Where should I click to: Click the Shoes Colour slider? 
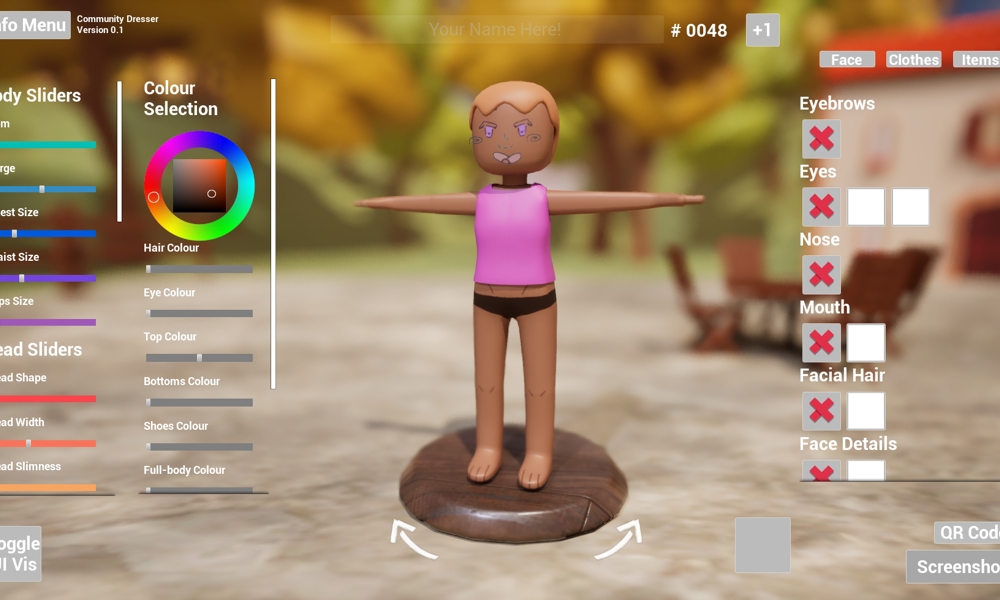pos(199,446)
